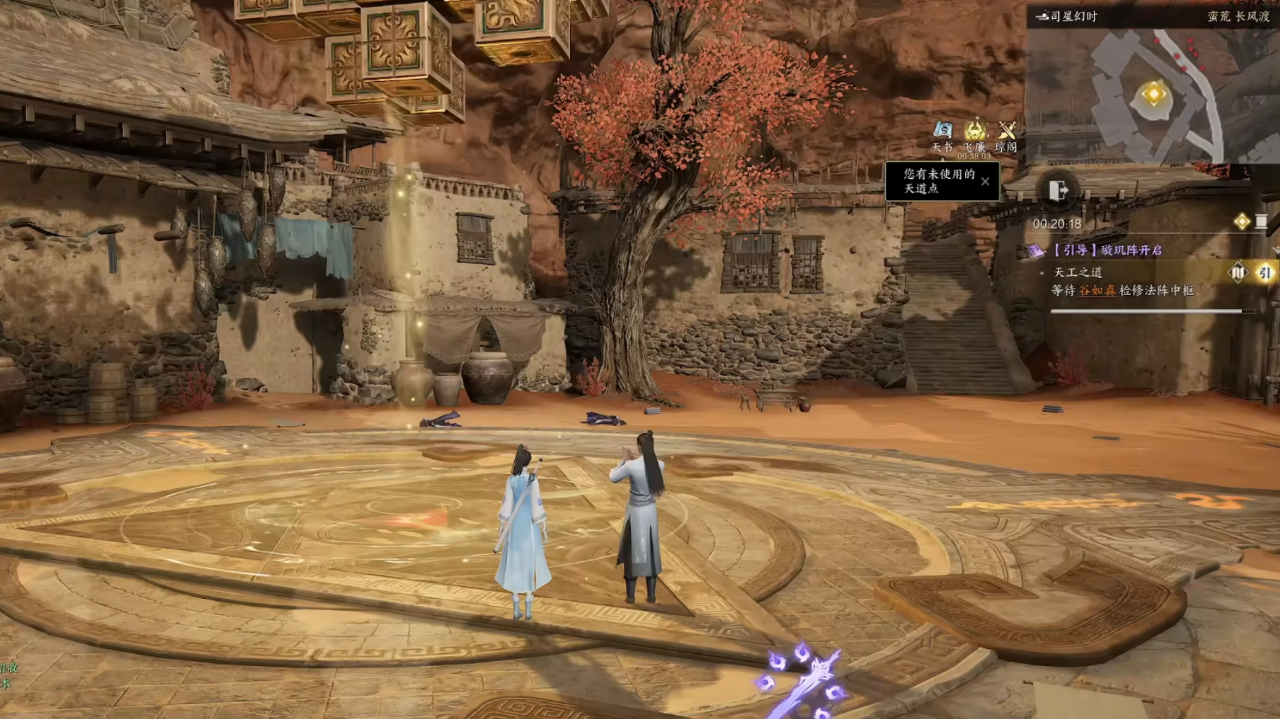Screen dimensions: 1280x719
Task: Close the unused 天道点 notification
Action: point(985,181)
